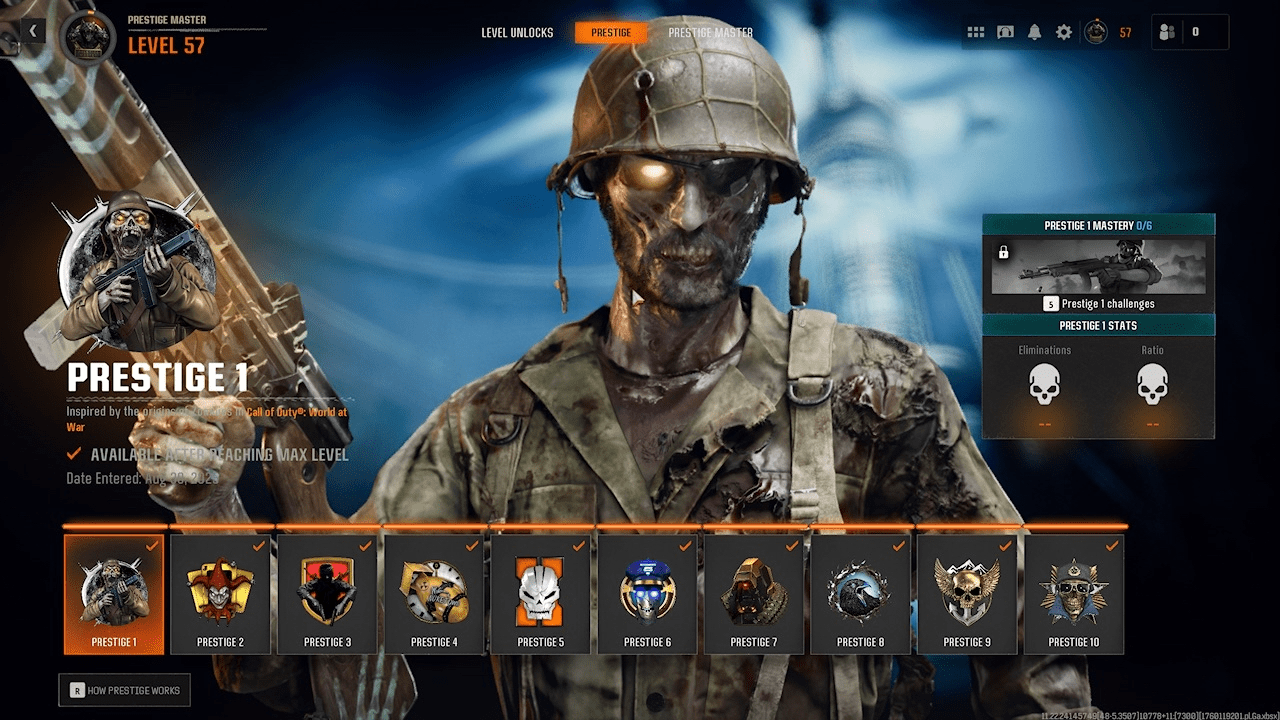Click the back arrow button
This screenshot has width=1280, height=720.
(x=32, y=30)
